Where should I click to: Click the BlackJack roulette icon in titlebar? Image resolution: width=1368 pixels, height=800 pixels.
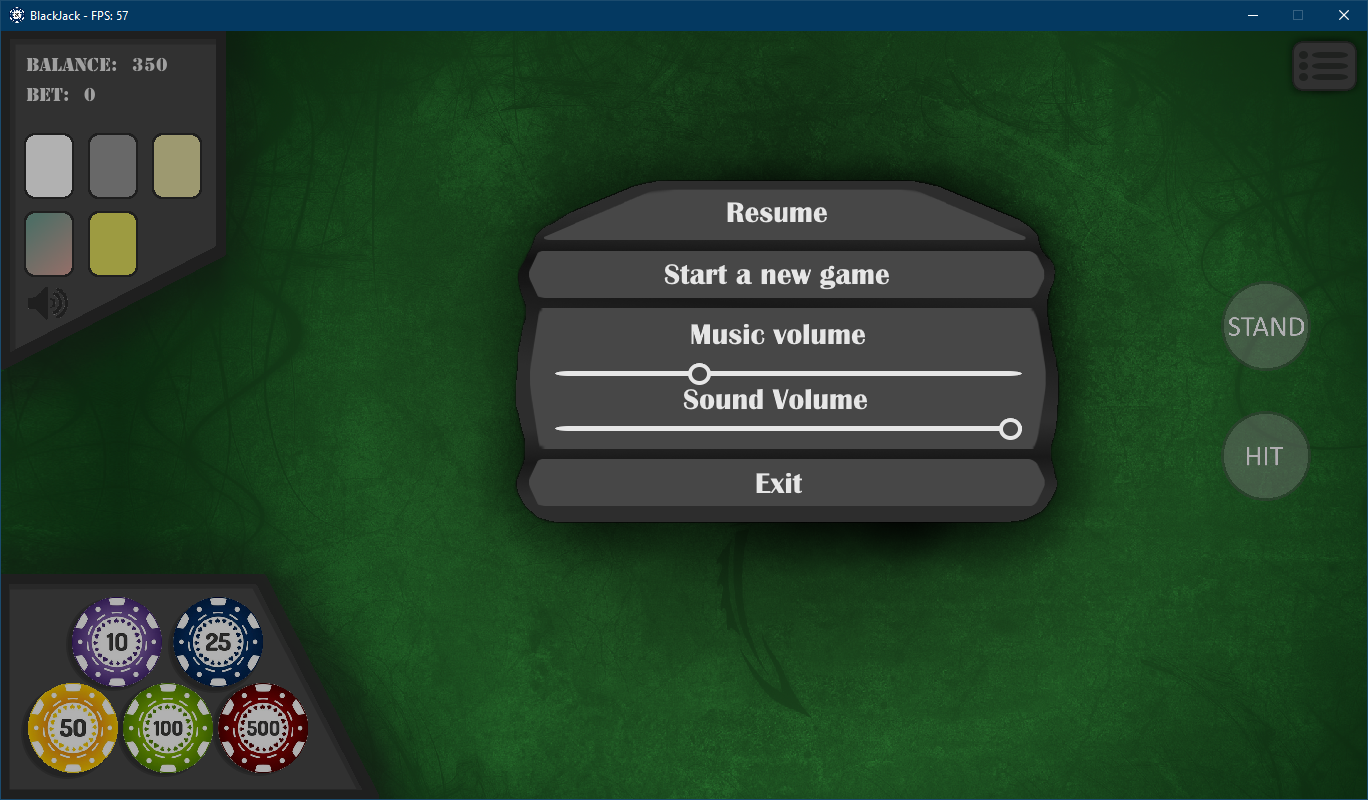point(18,15)
